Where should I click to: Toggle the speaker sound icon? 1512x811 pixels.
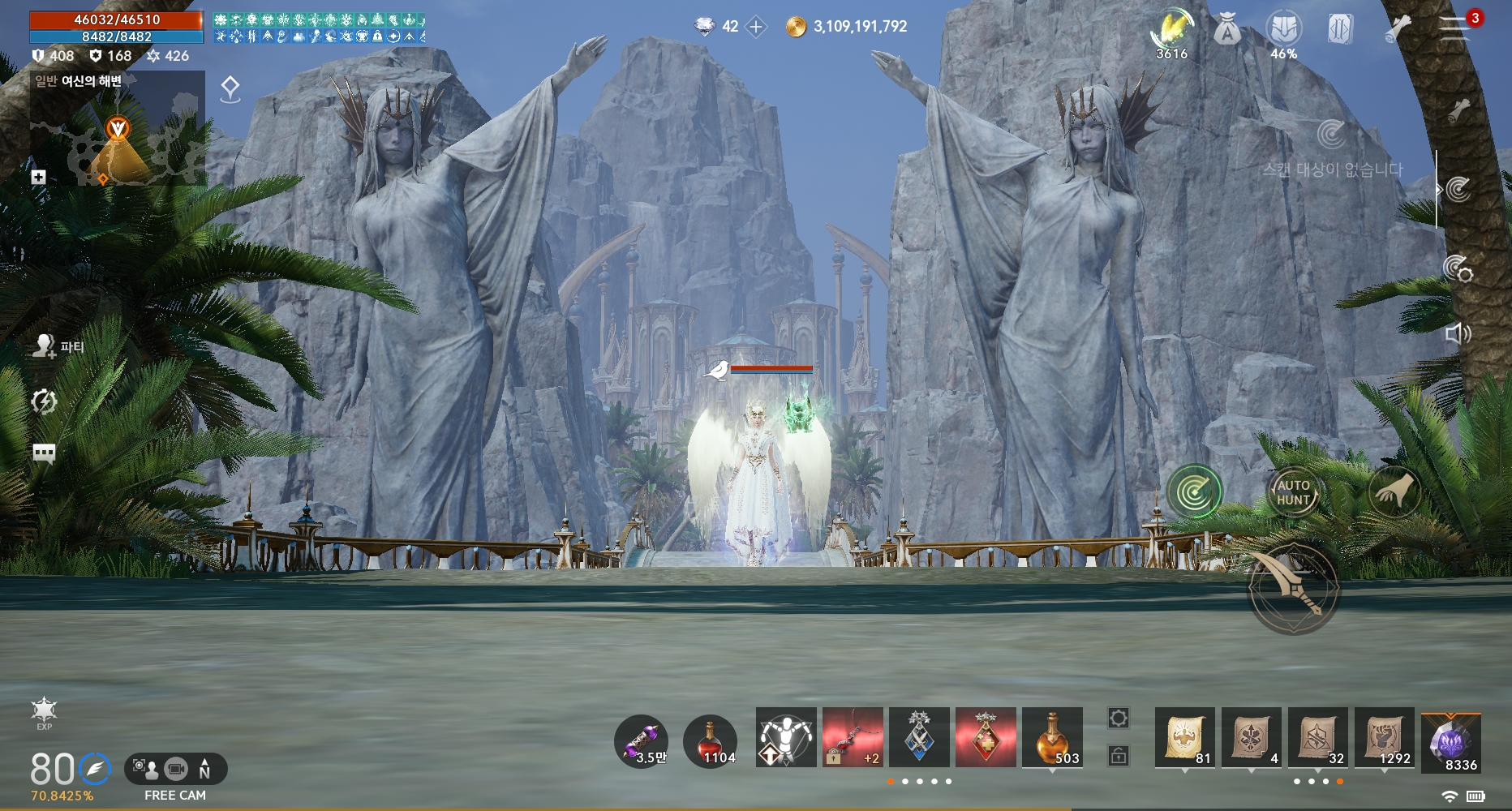point(1458,333)
